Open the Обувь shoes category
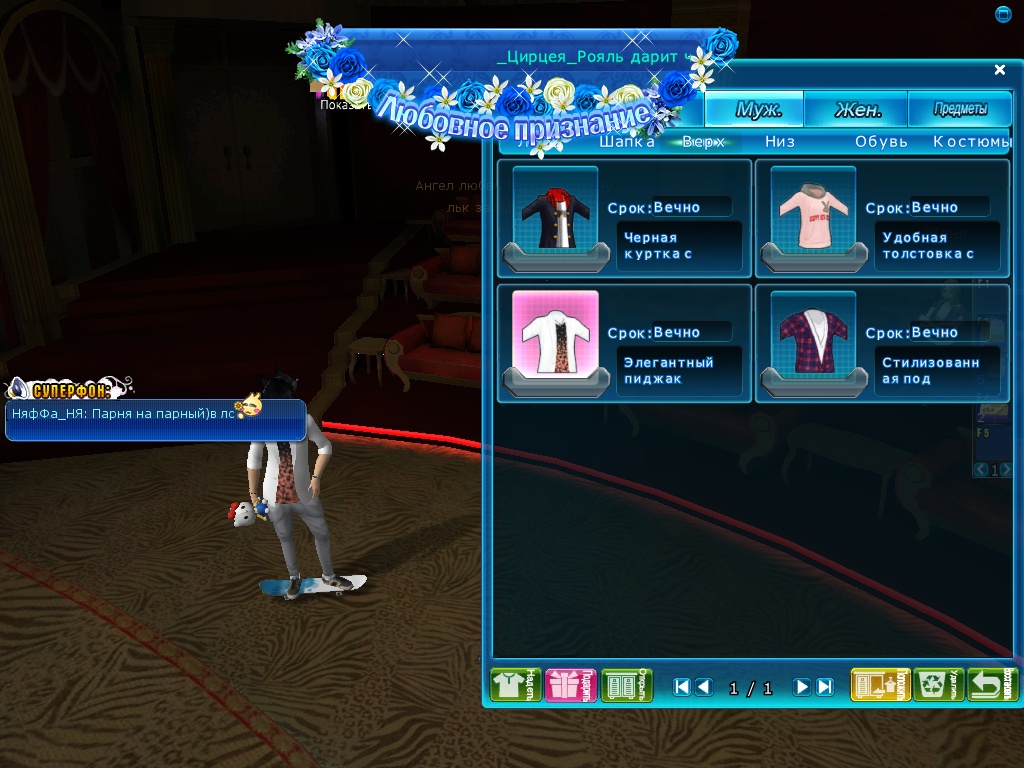Screen dimensions: 1024x768 coord(881,142)
